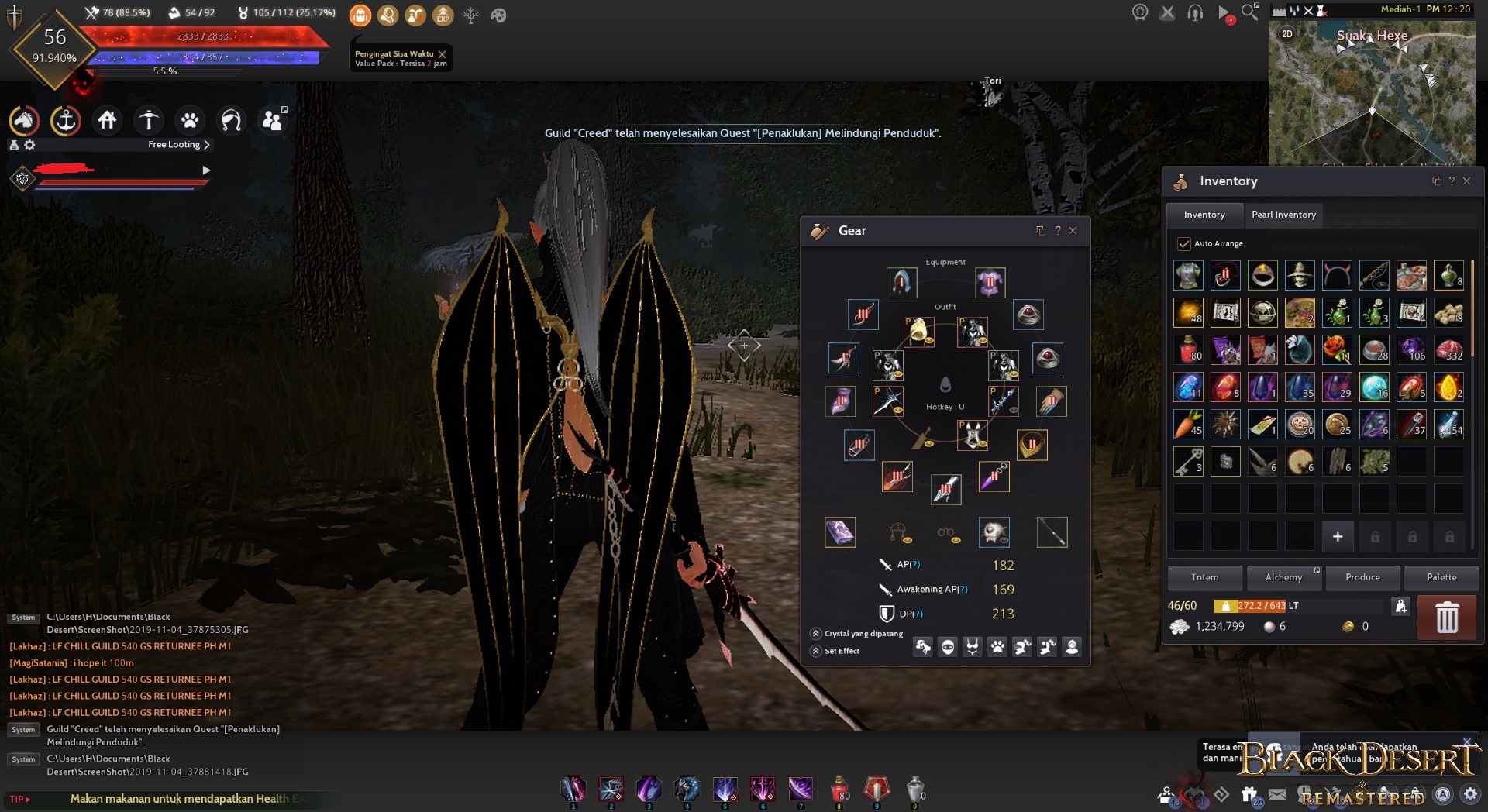Open the paw pet menu icon
Viewport: 1488px width, 812px height.
pos(189,120)
